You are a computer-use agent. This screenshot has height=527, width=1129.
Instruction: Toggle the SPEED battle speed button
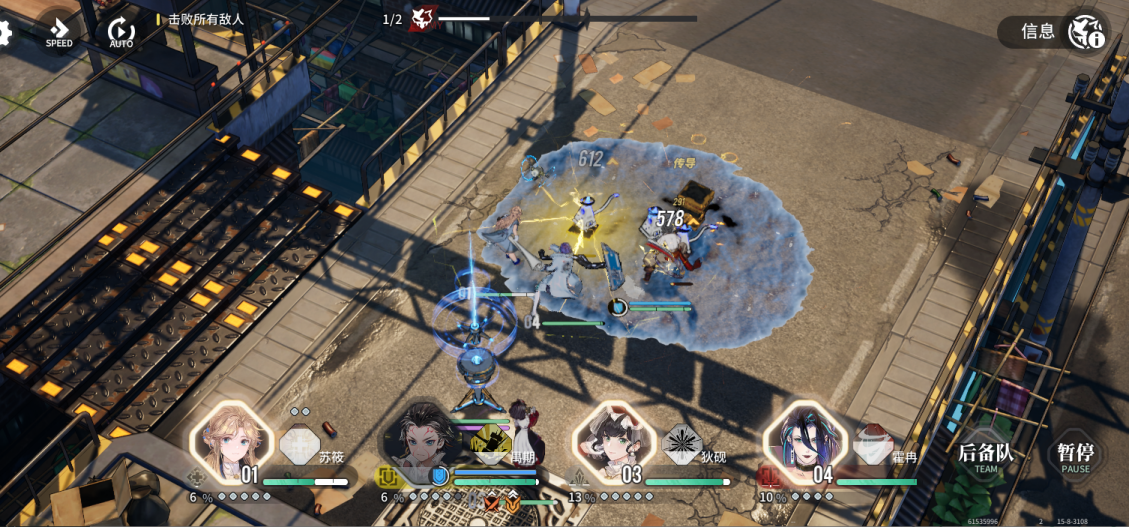tap(59, 32)
